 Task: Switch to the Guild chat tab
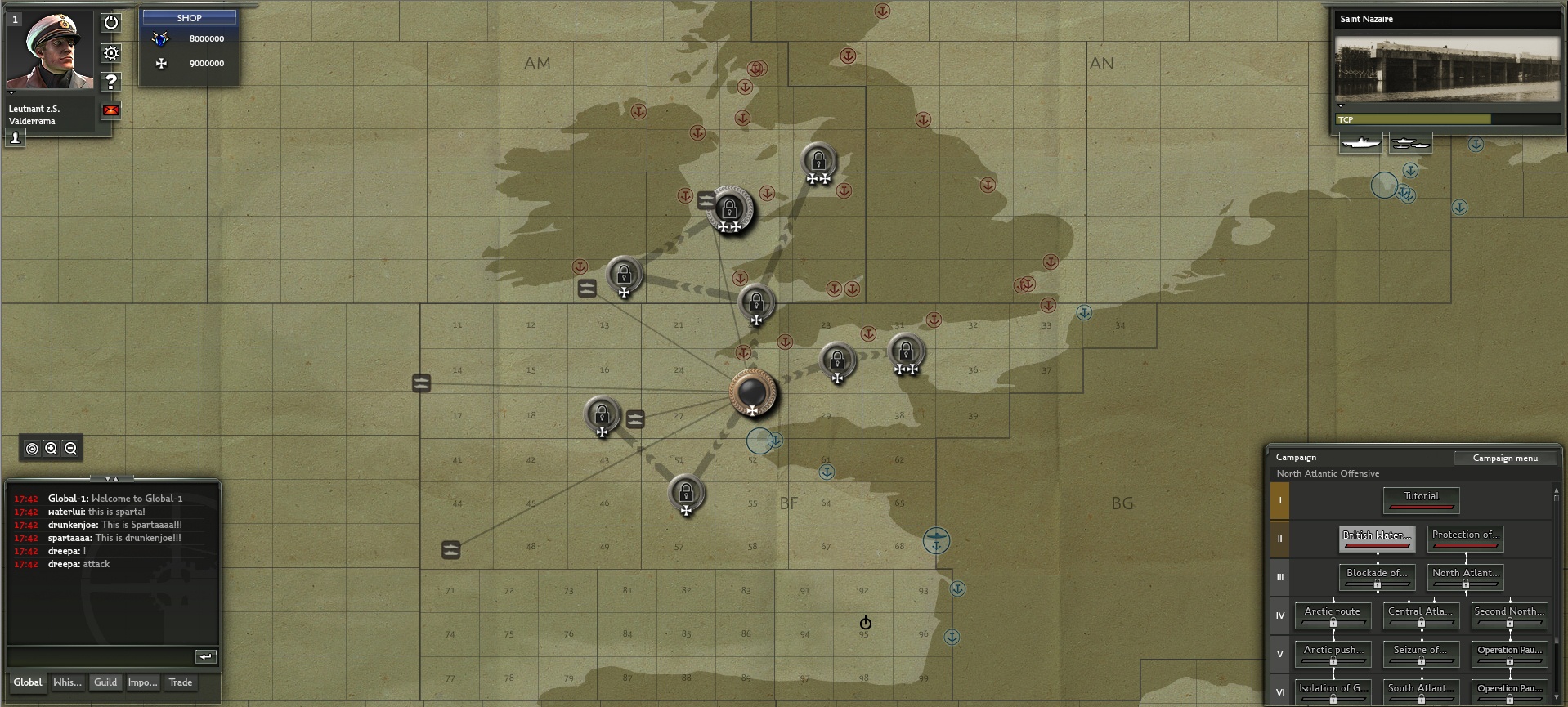(x=105, y=682)
